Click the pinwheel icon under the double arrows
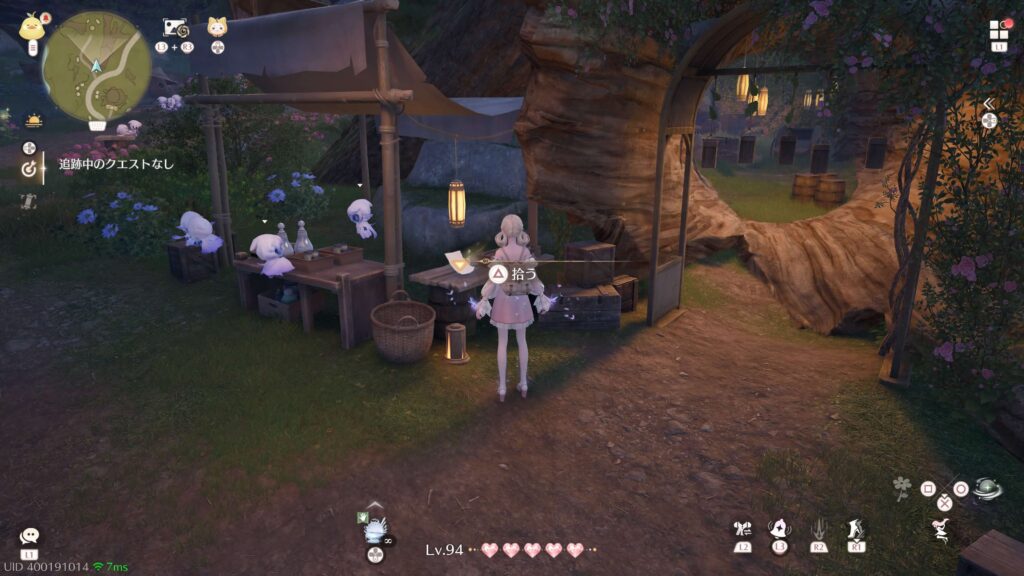Screen dimensions: 1024x576 click(989, 120)
